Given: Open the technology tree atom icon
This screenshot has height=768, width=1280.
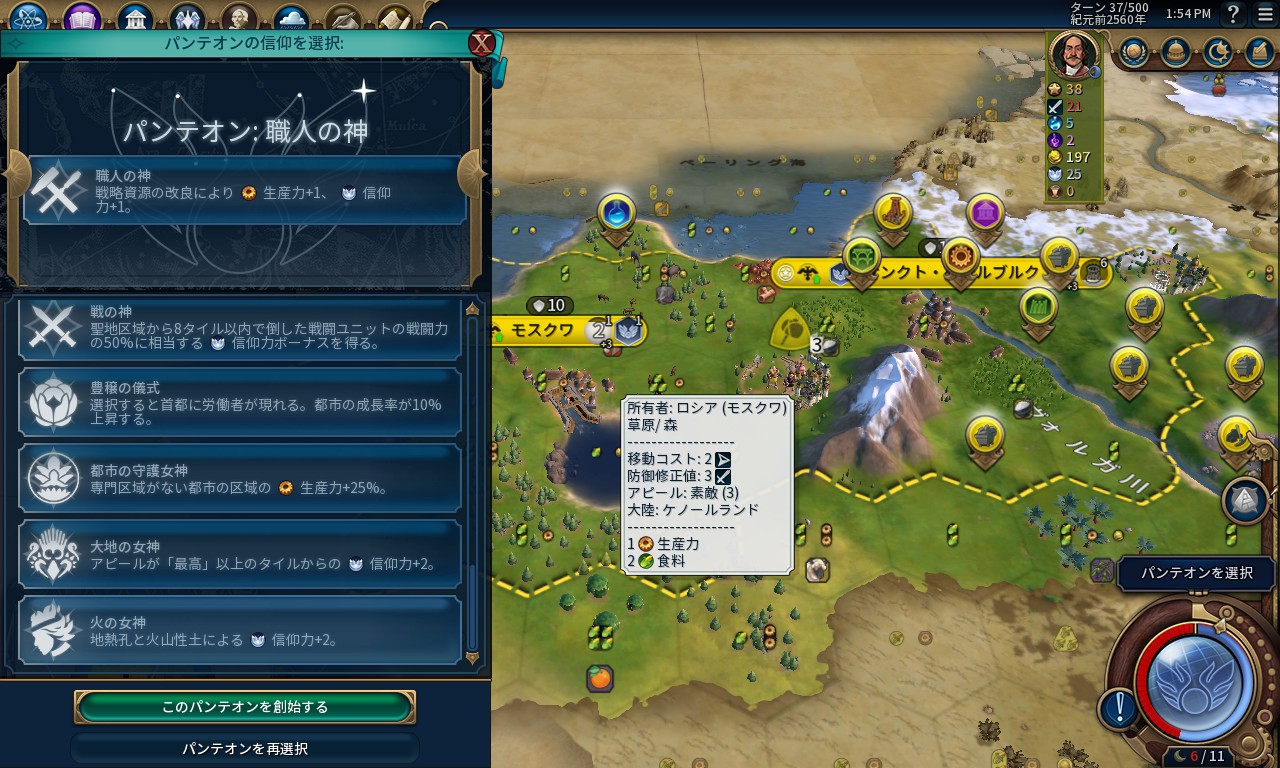Looking at the screenshot, I should pyautogui.click(x=30, y=18).
